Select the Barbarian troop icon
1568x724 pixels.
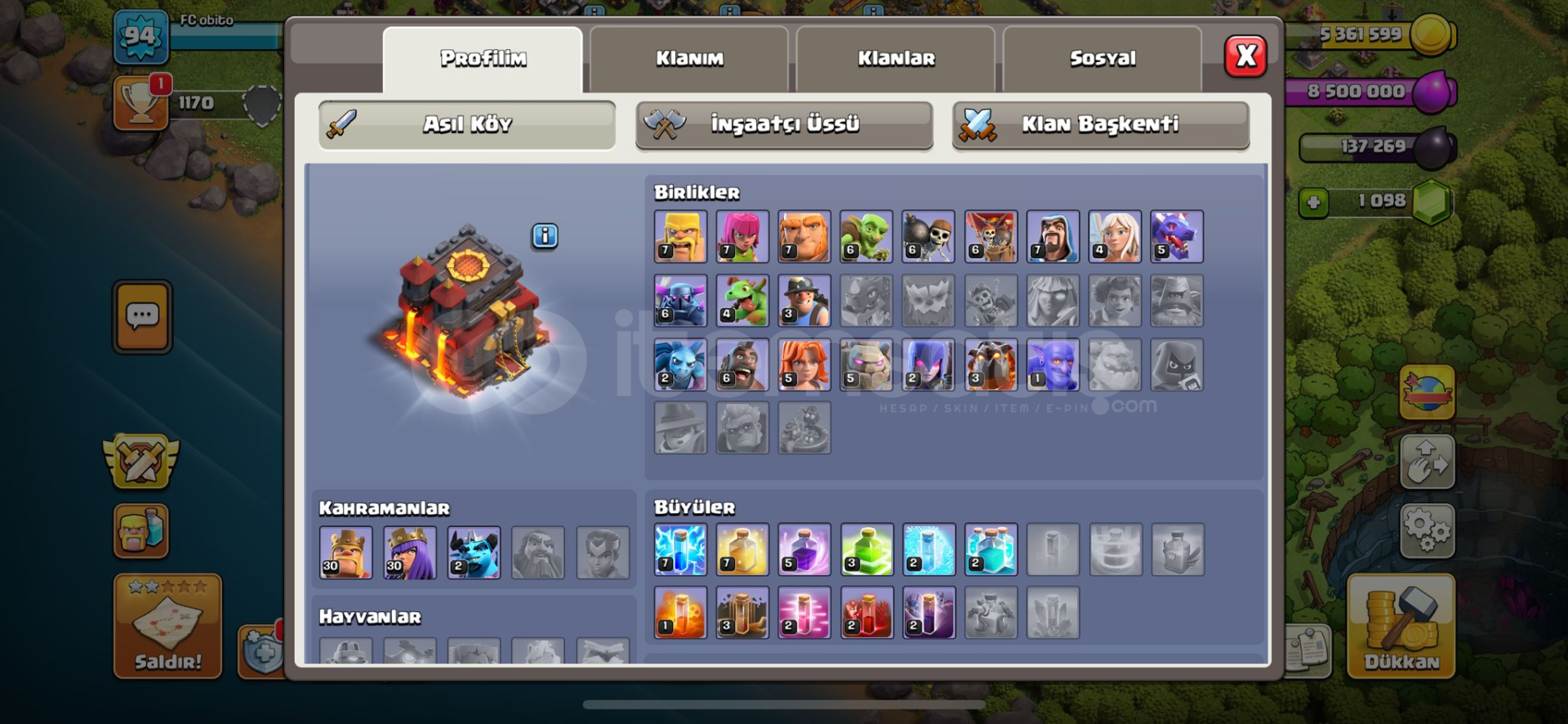click(680, 236)
